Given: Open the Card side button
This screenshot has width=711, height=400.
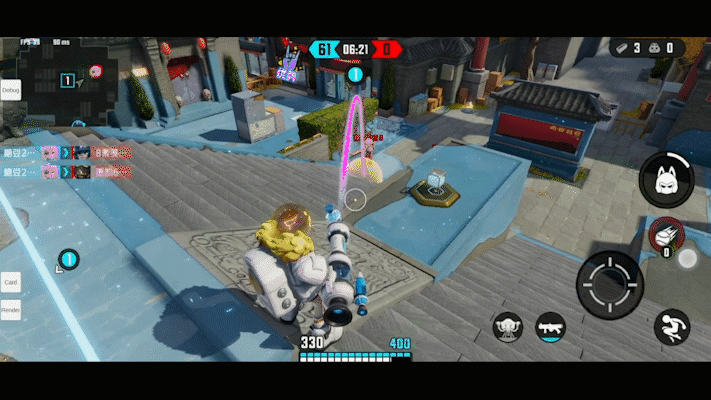Looking at the screenshot, I should (x=11, y=282).
